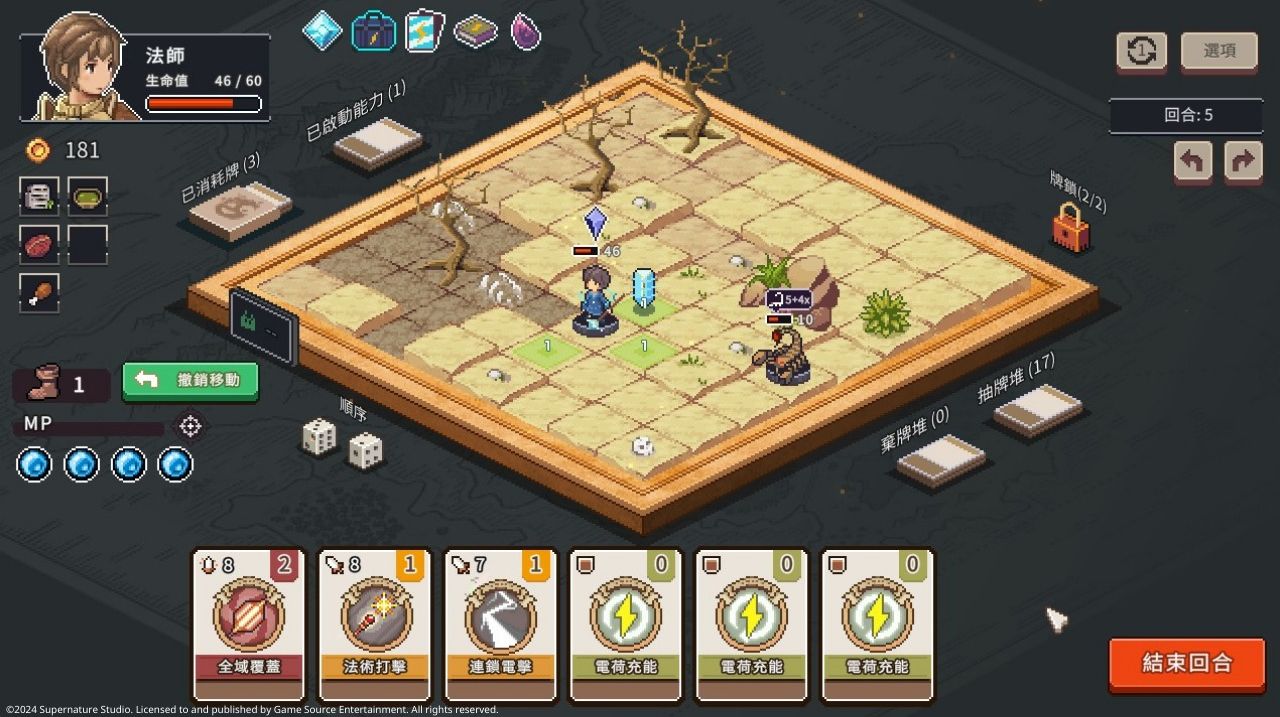This screenshot has width=1280, height=717.
Task: Inspect the 已啟動能力 activated abilities pile
Action: pos(378,143)
